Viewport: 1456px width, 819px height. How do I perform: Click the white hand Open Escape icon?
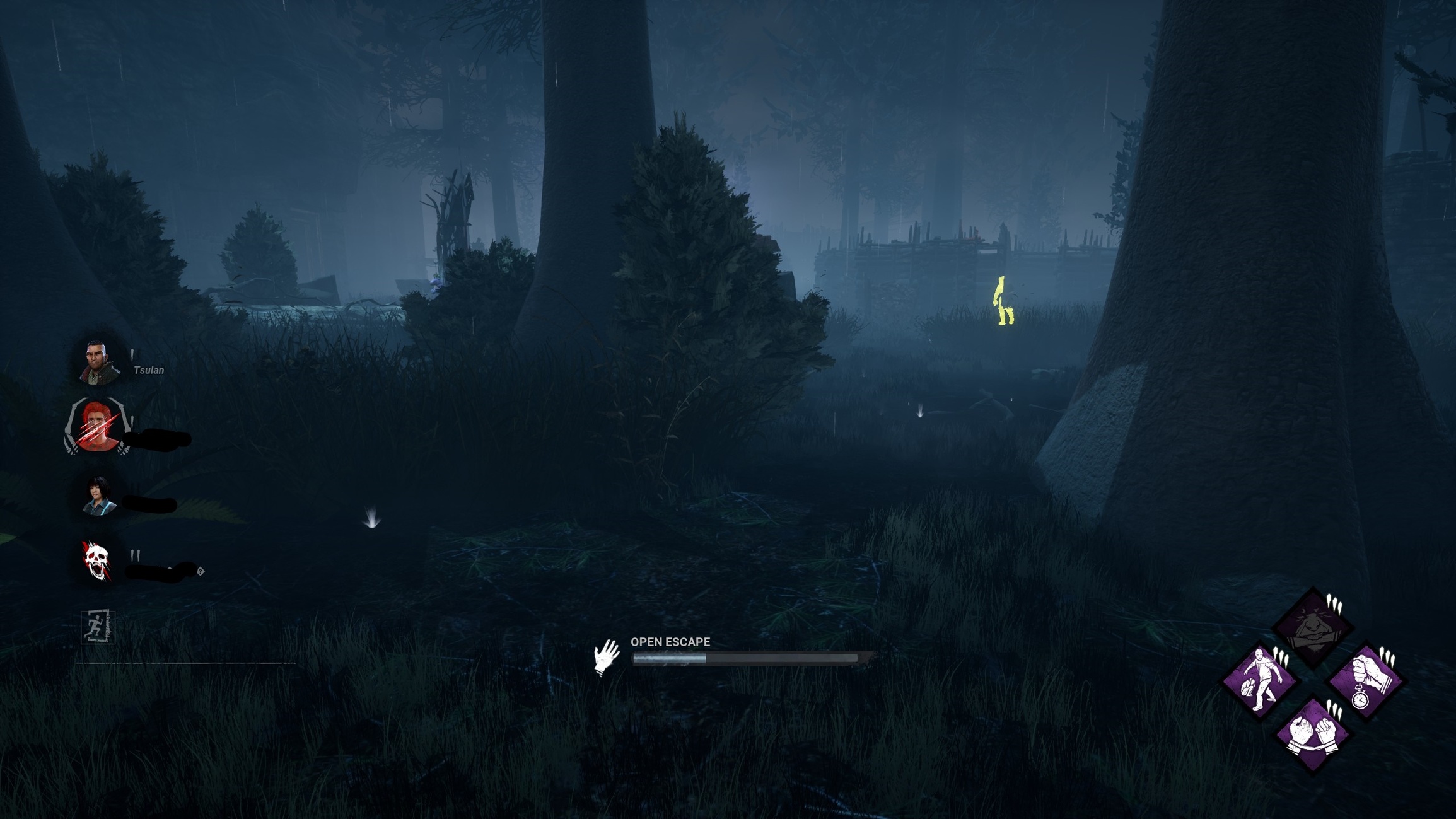point(606,656)
